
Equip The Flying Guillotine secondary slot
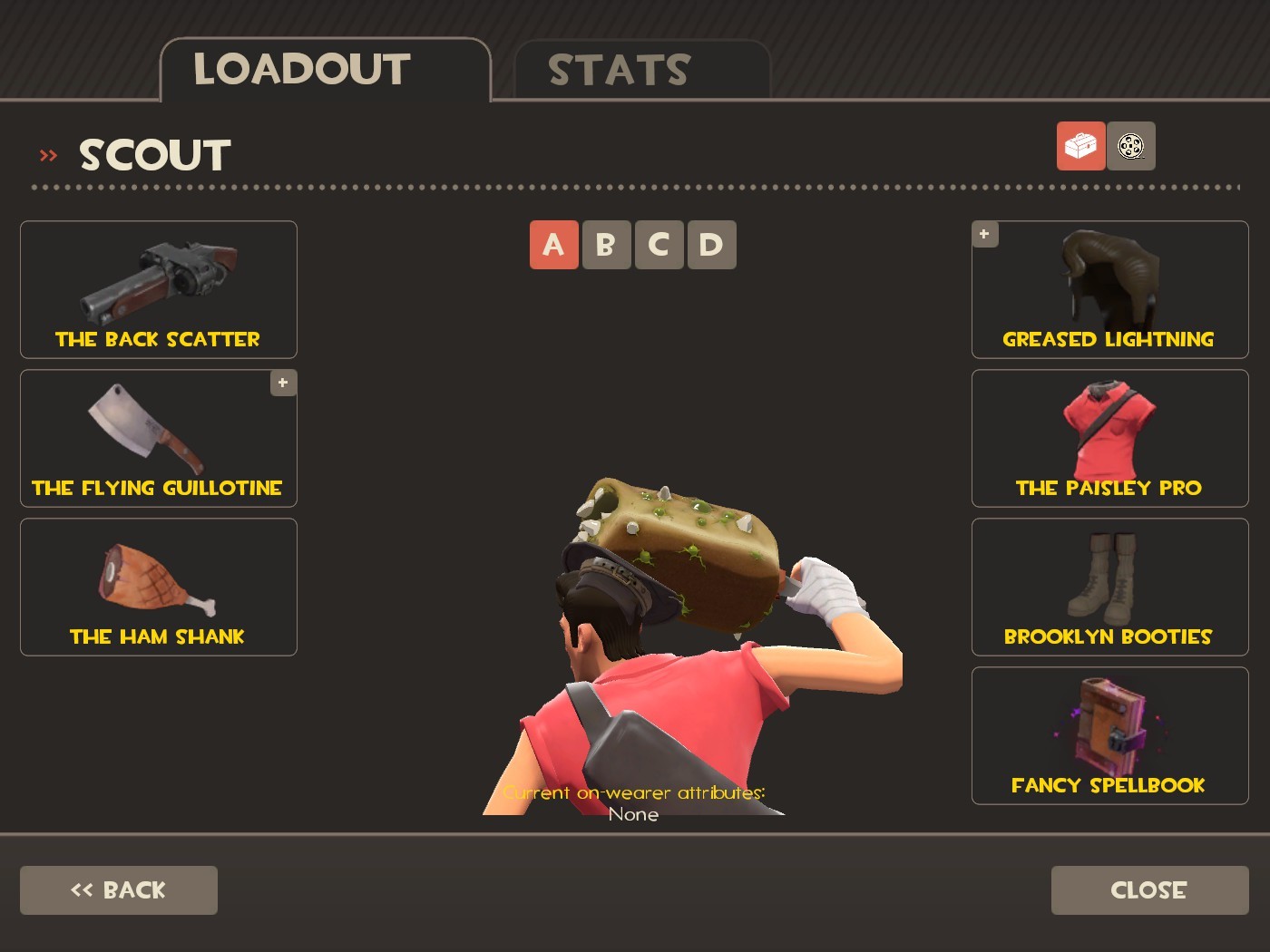[158, 438]
